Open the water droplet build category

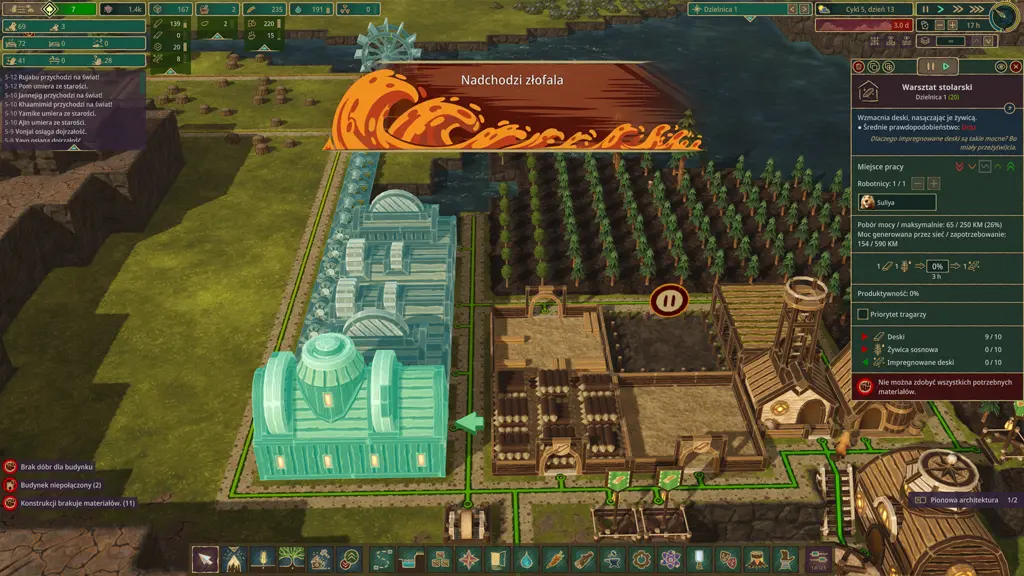pyautogui.click(x=526, y=559)
